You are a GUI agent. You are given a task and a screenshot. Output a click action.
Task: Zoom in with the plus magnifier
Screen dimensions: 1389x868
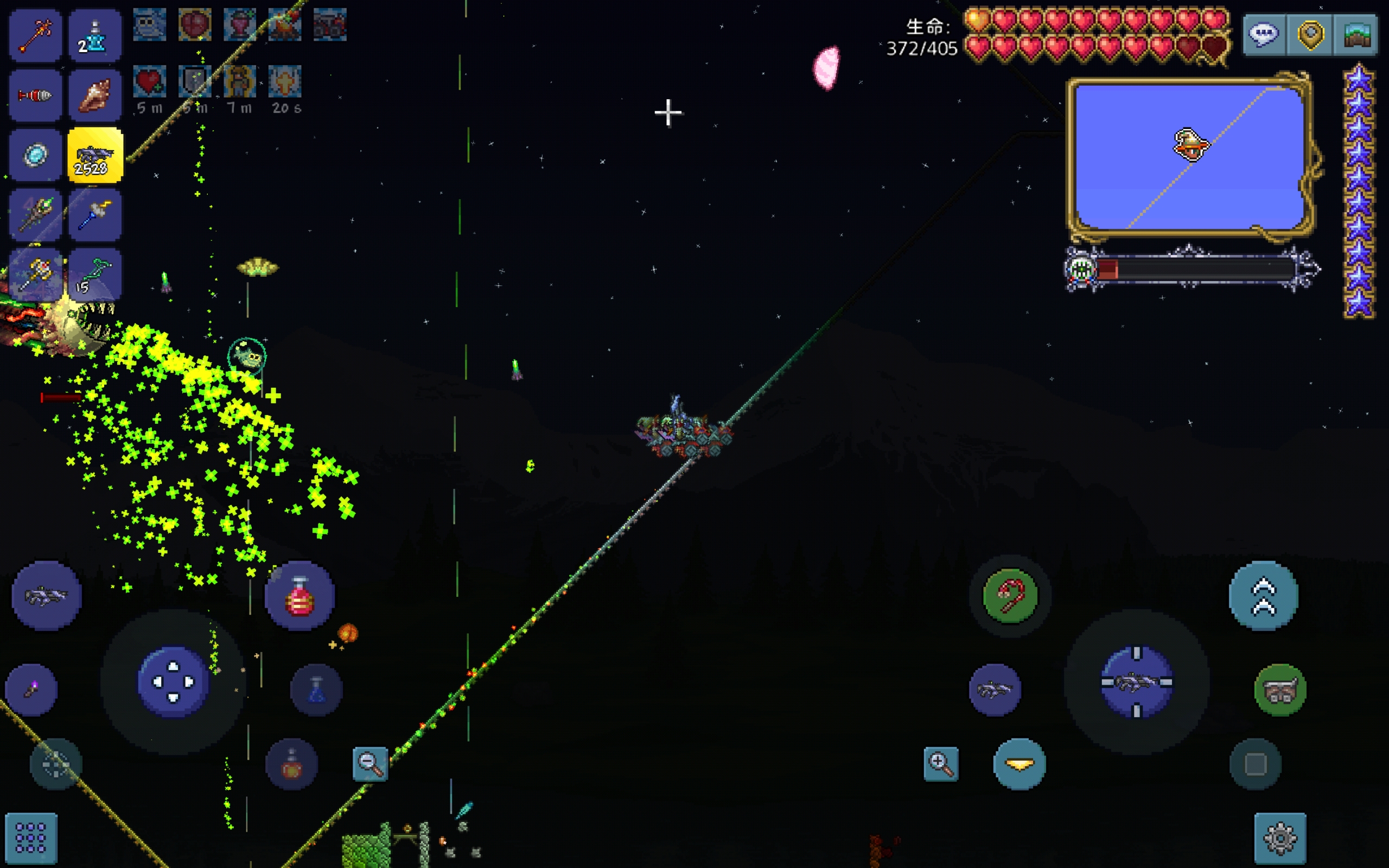(x=941, y=764)
